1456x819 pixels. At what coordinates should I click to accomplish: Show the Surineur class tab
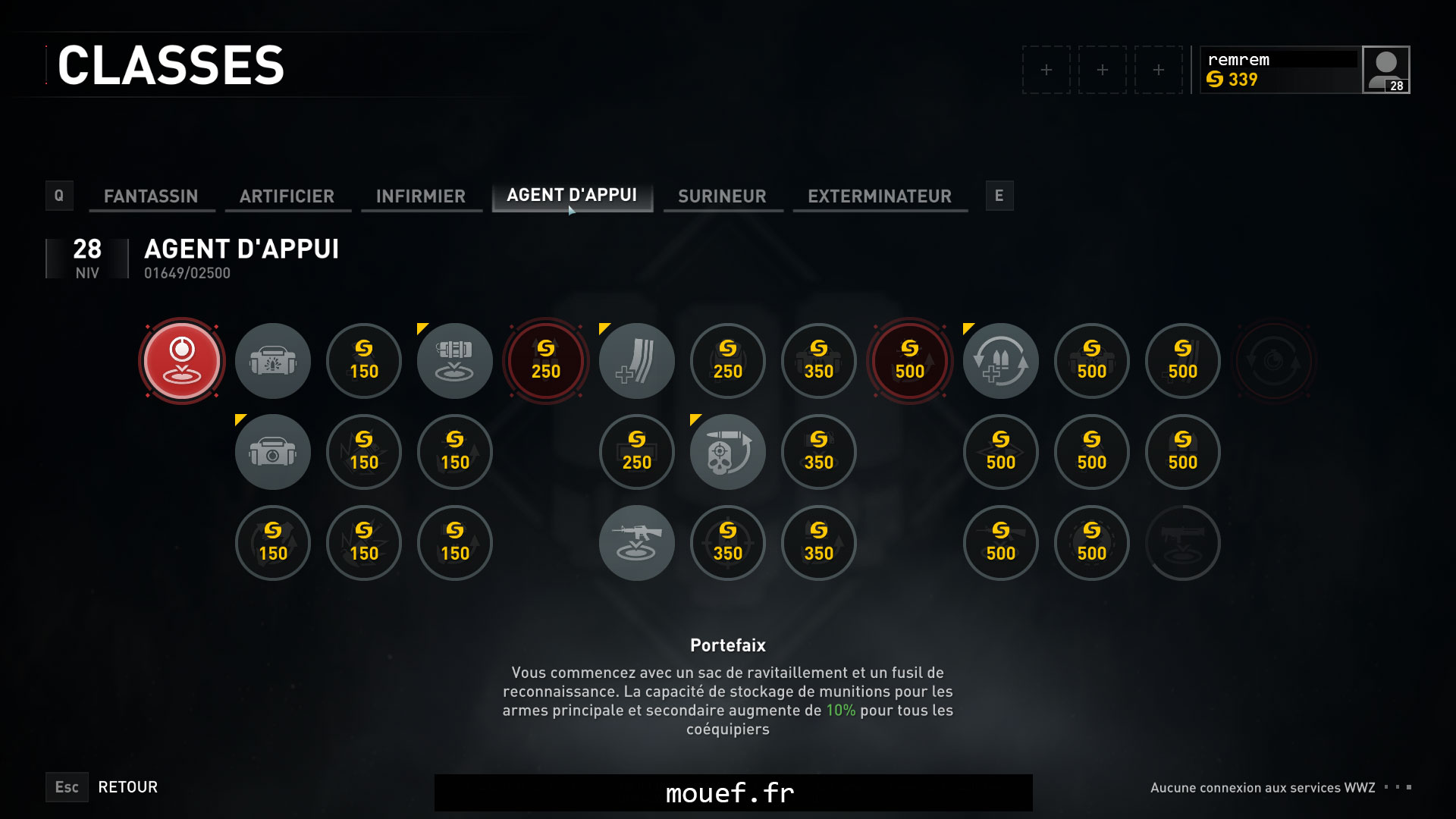click(722, 196)
